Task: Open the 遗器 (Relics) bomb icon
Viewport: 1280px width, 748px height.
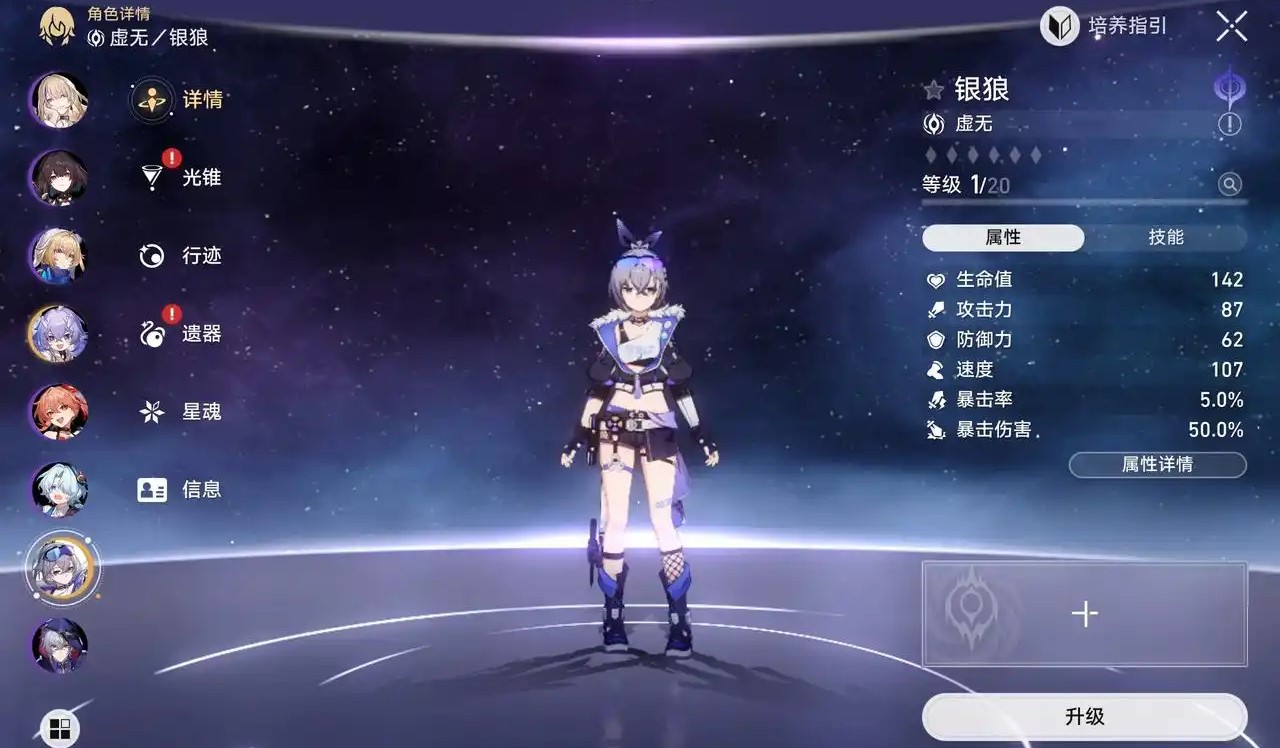Action: click(150, 333)
